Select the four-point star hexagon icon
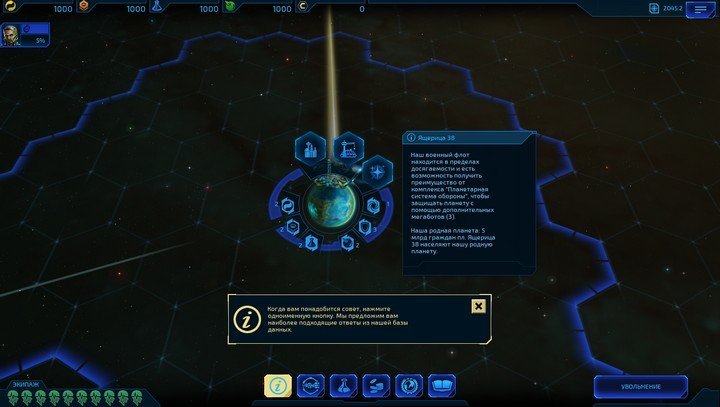Viewport: 720px width, 407px height. tap(376, 171)
